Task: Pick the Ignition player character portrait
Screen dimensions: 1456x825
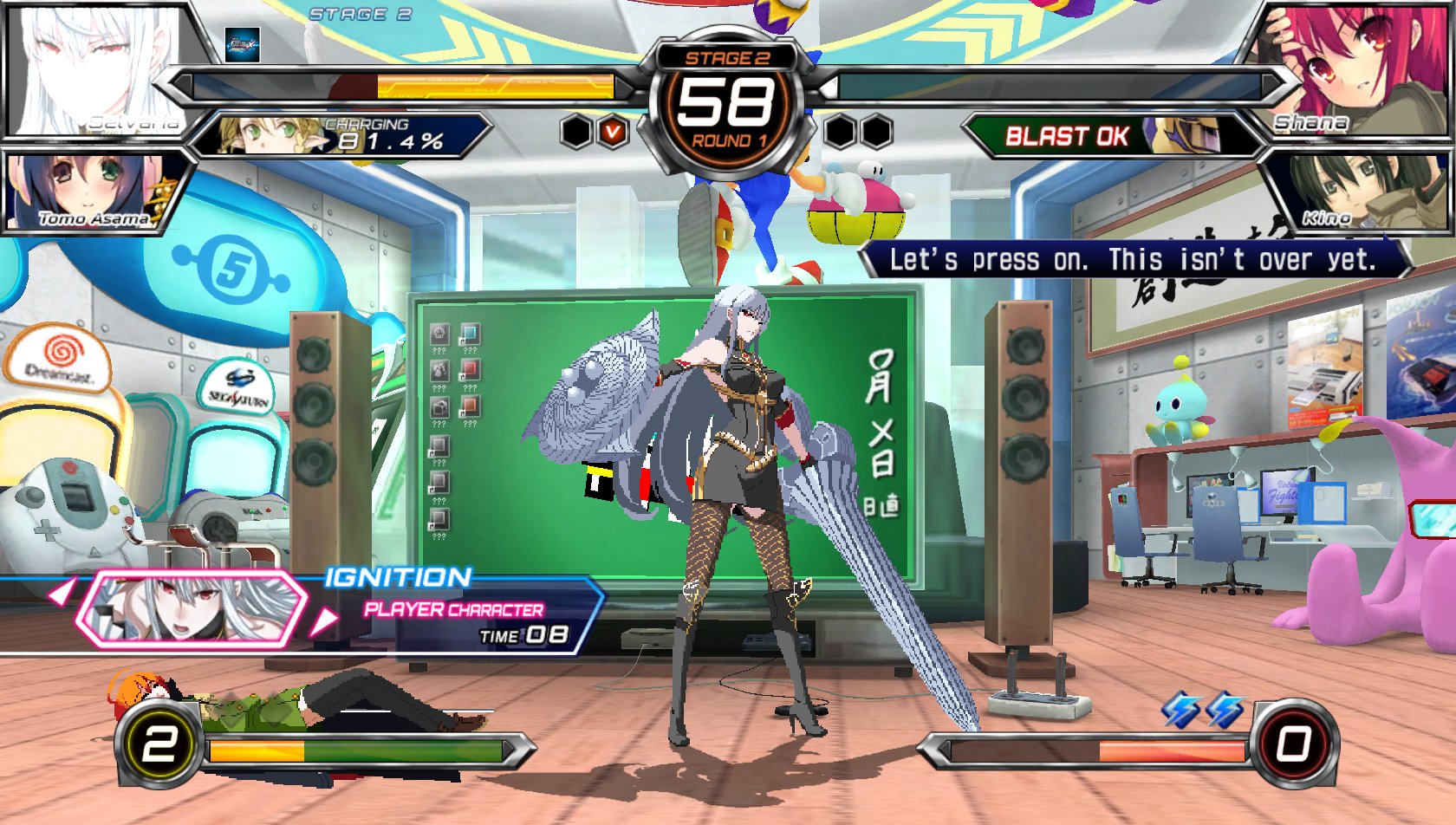Action: click(191, 607)
